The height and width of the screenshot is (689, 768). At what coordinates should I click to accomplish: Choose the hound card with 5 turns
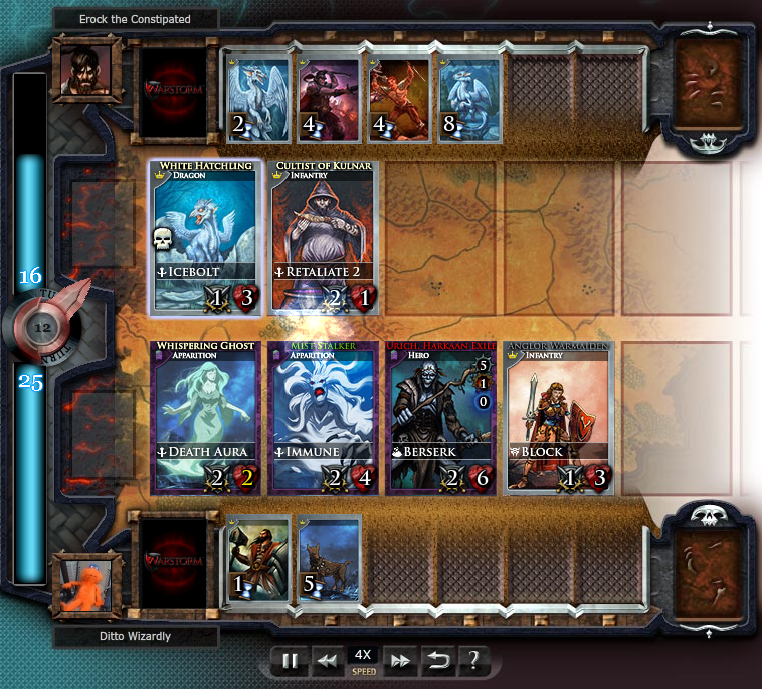point(328,558)
